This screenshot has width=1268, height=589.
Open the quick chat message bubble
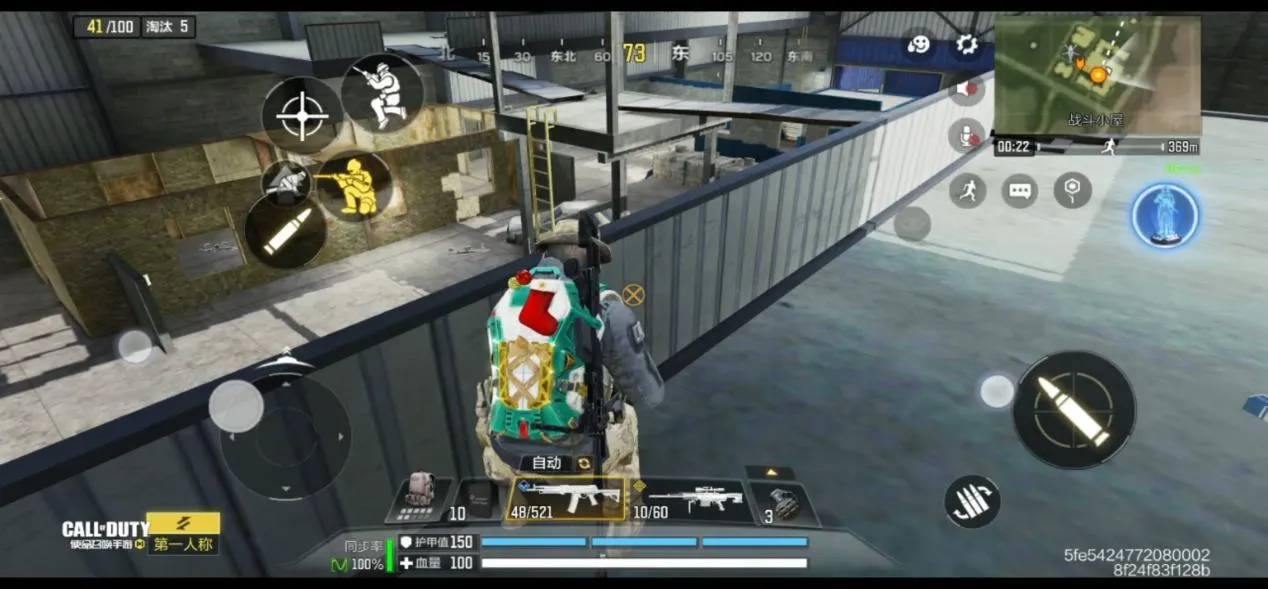(x=1019, y=190)
